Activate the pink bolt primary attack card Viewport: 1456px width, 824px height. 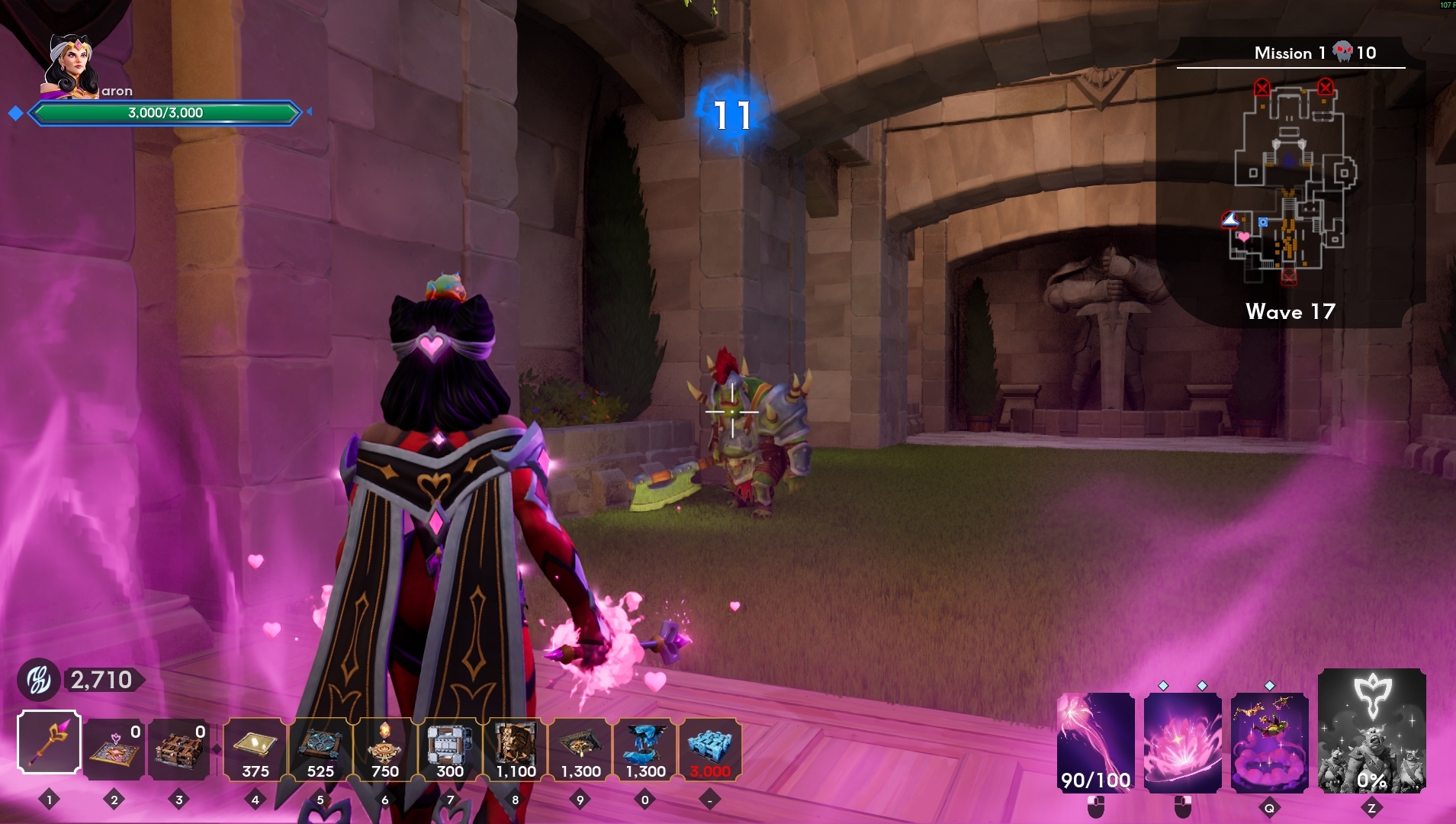coord(1096,742)
